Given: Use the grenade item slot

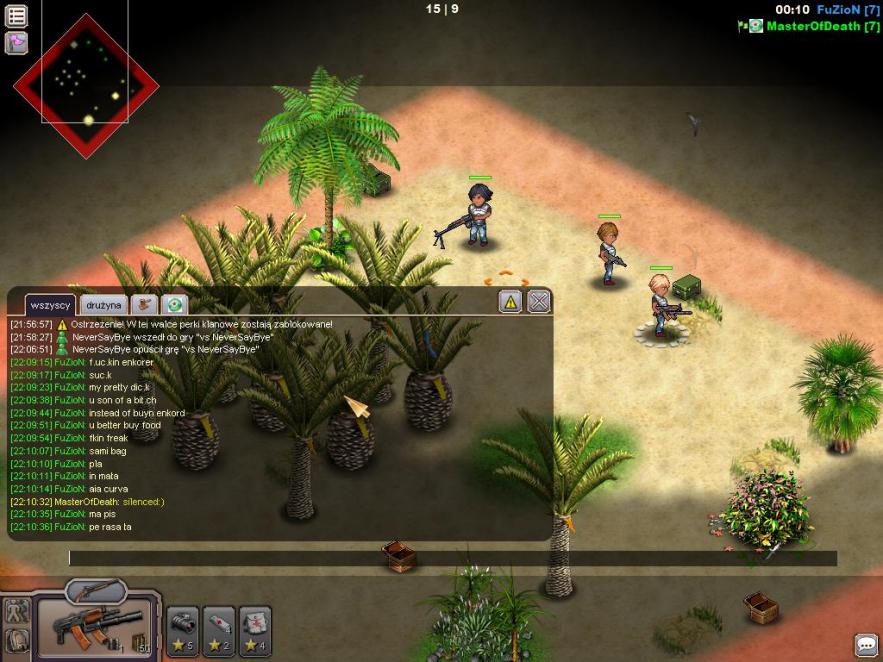Looking at the screenshot, I should [183, 630].
